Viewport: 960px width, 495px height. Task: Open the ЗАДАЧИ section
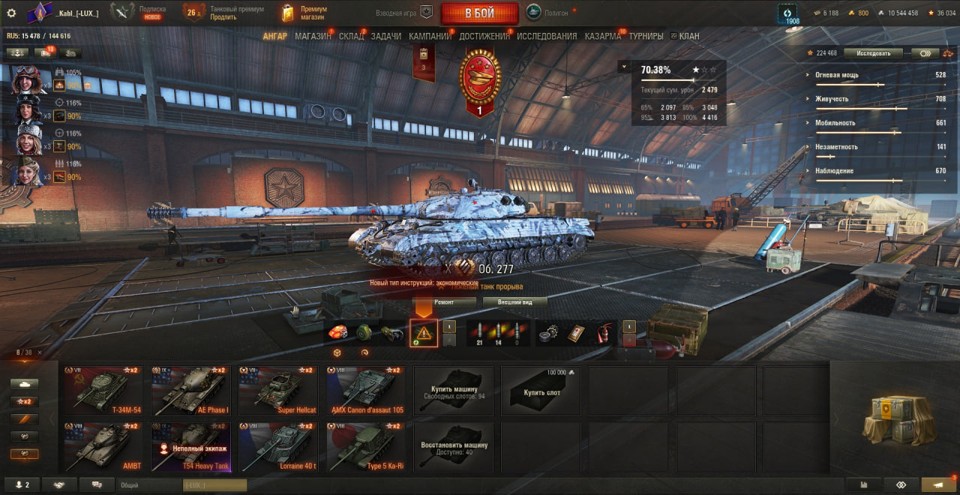(x=386, y=36)
